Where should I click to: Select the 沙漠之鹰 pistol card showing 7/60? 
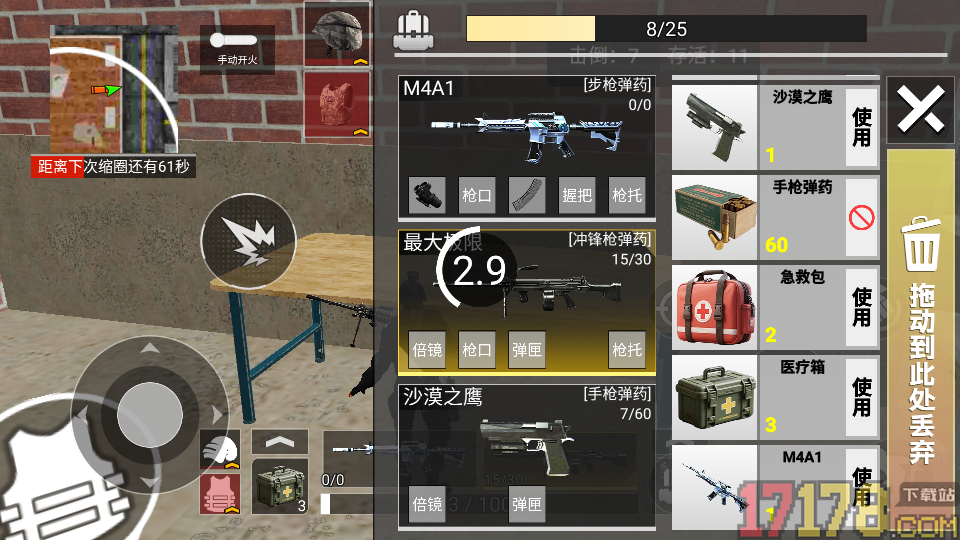tap(527, 440)
